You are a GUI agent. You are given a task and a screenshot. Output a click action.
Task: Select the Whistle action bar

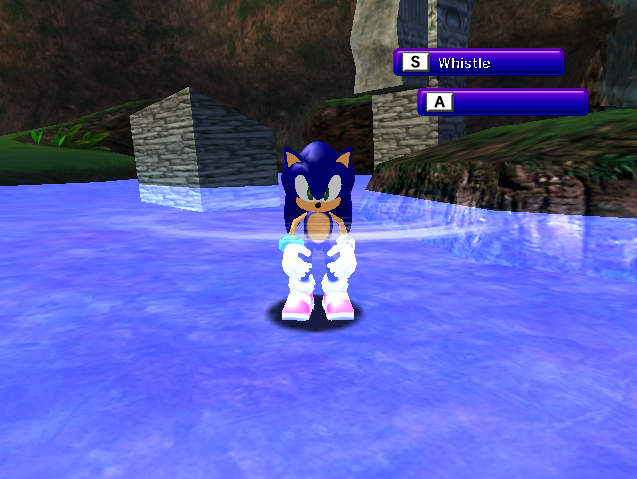478,62
